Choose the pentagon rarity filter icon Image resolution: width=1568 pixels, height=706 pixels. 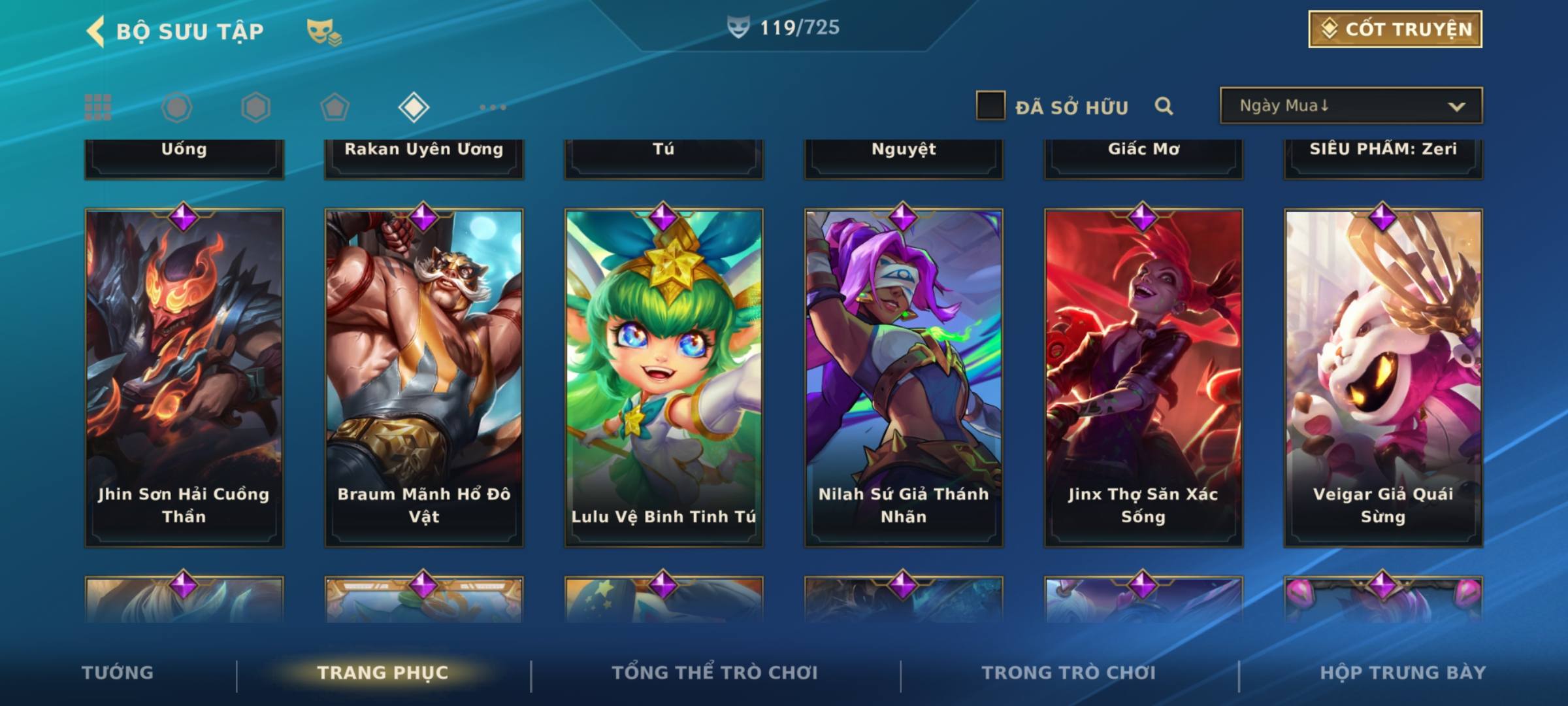(335, 107)
